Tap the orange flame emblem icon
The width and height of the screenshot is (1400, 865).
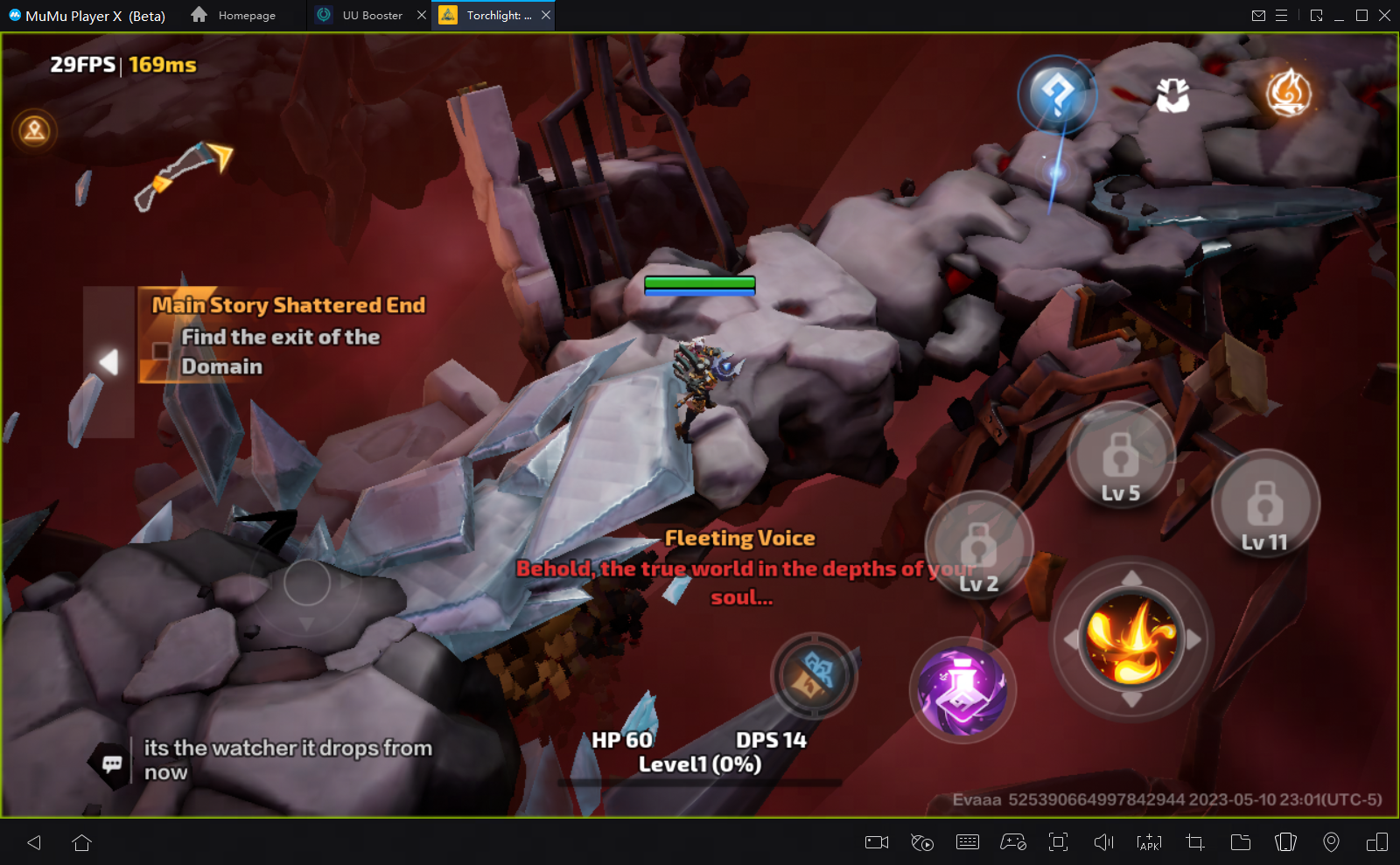coord(1289,93)
